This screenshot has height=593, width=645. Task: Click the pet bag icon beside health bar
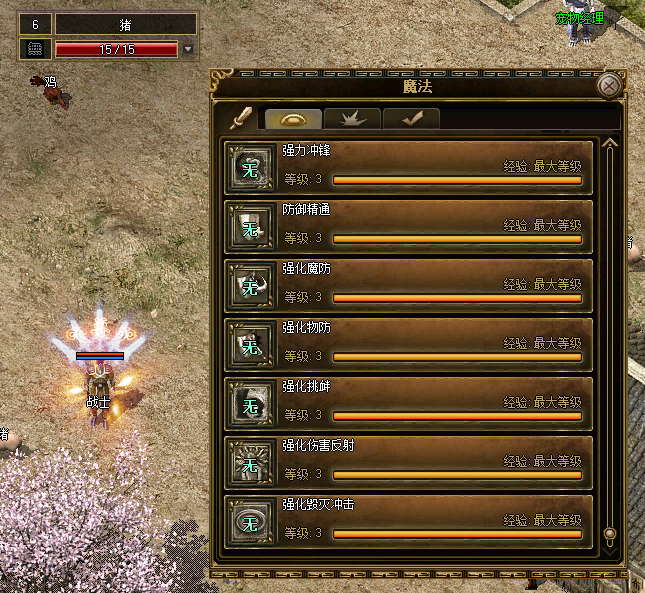(34, 49)
